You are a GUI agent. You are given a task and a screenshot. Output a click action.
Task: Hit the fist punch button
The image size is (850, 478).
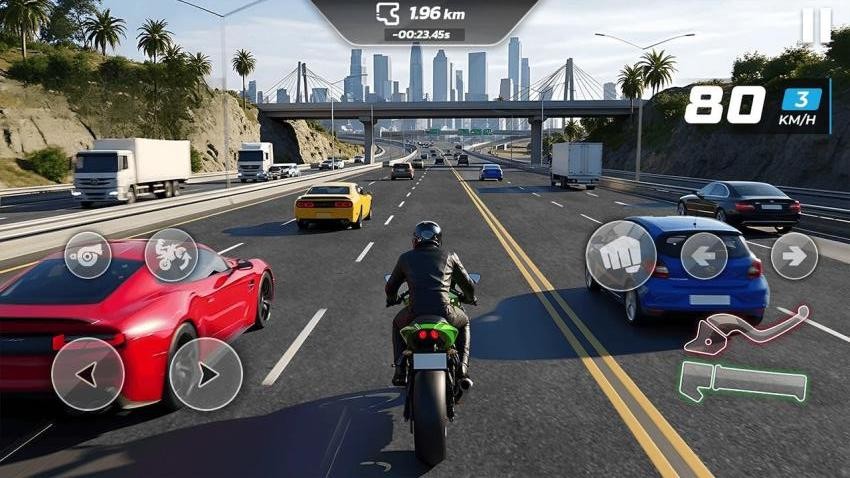(620, 256)
